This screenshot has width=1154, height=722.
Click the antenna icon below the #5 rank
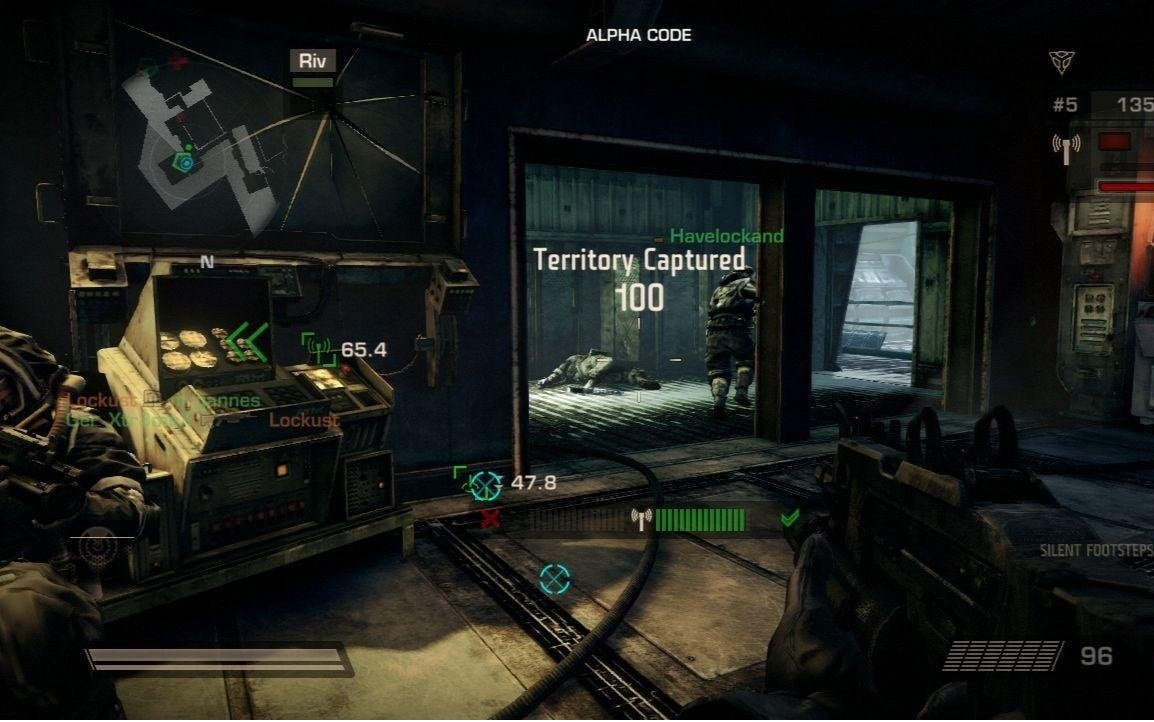(1066, 148)
